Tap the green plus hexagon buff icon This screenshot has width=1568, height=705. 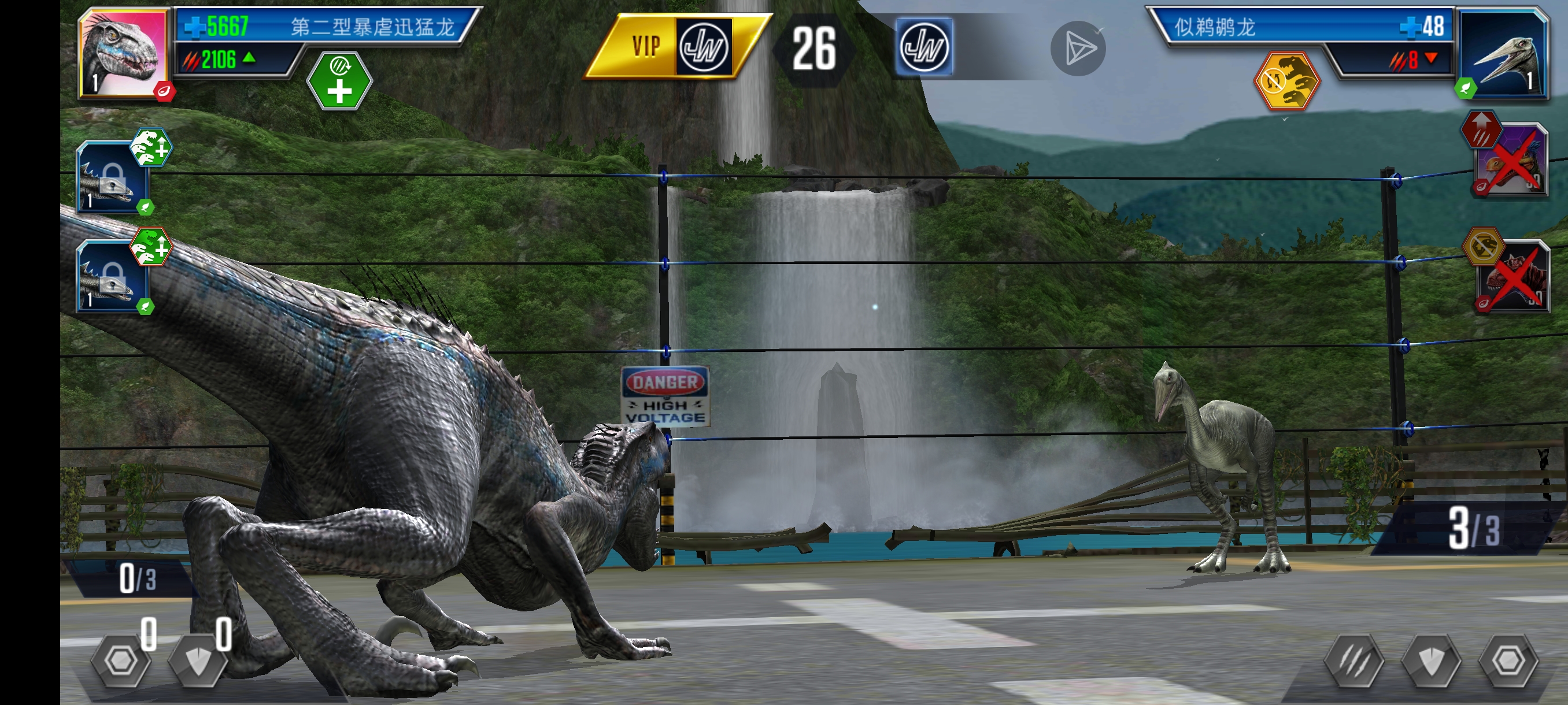point(339,81)
